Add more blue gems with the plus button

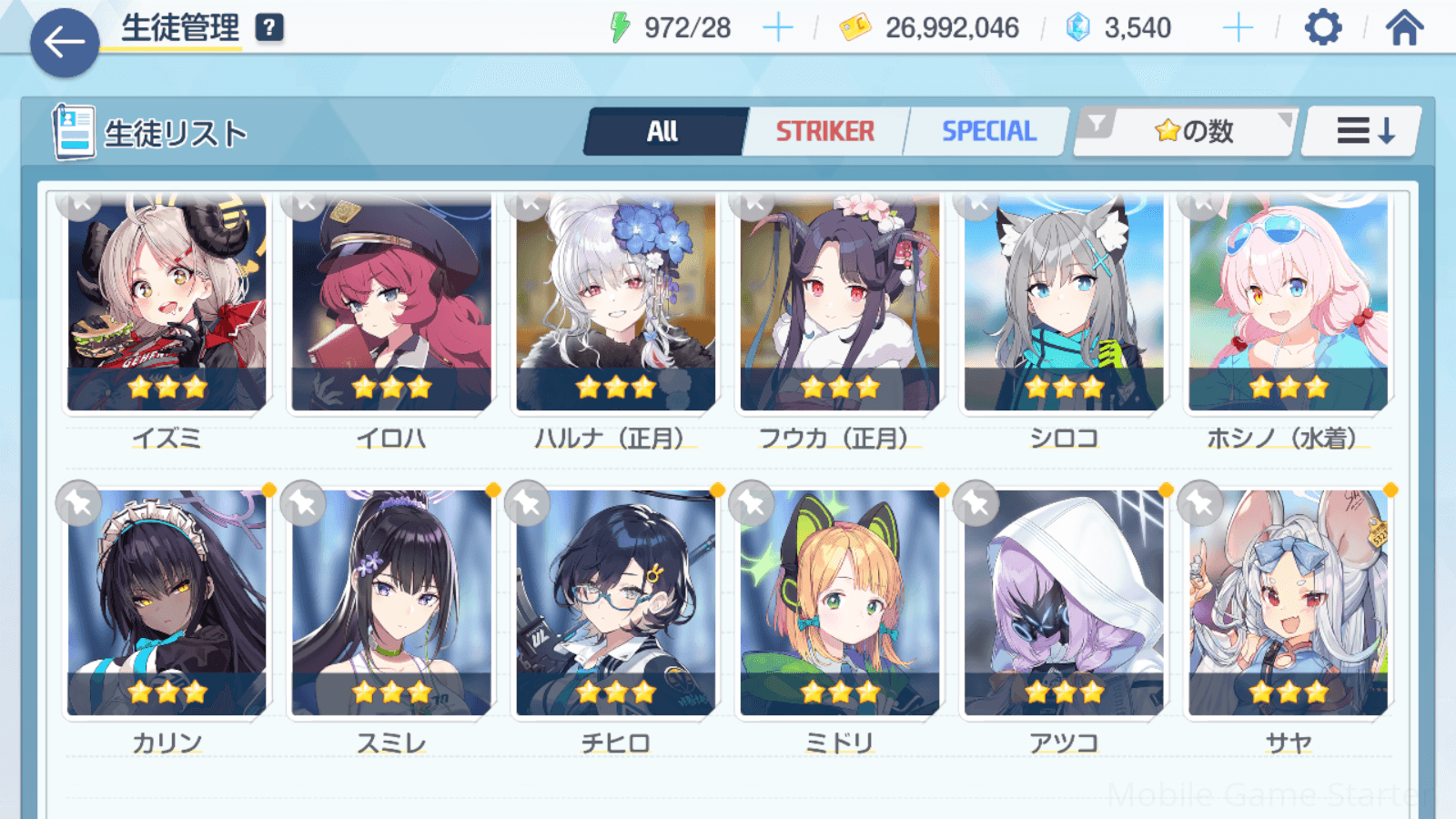pyautogui.click(x=1238, y=28)
